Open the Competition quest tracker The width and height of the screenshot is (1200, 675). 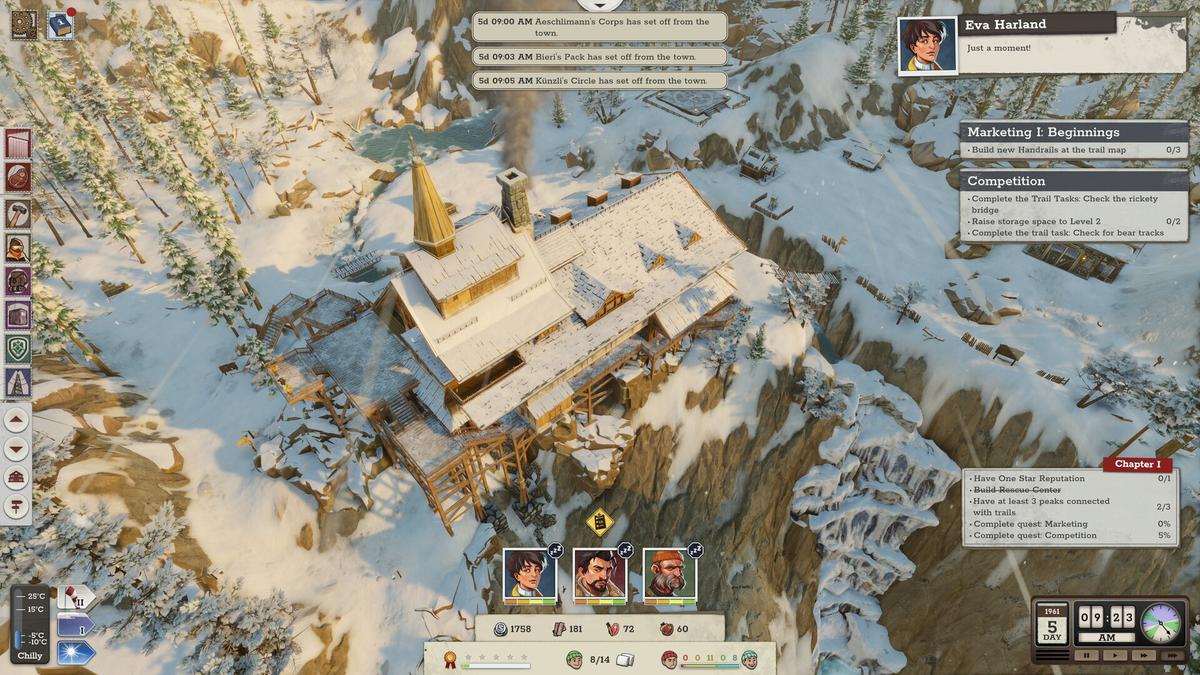1073,181
